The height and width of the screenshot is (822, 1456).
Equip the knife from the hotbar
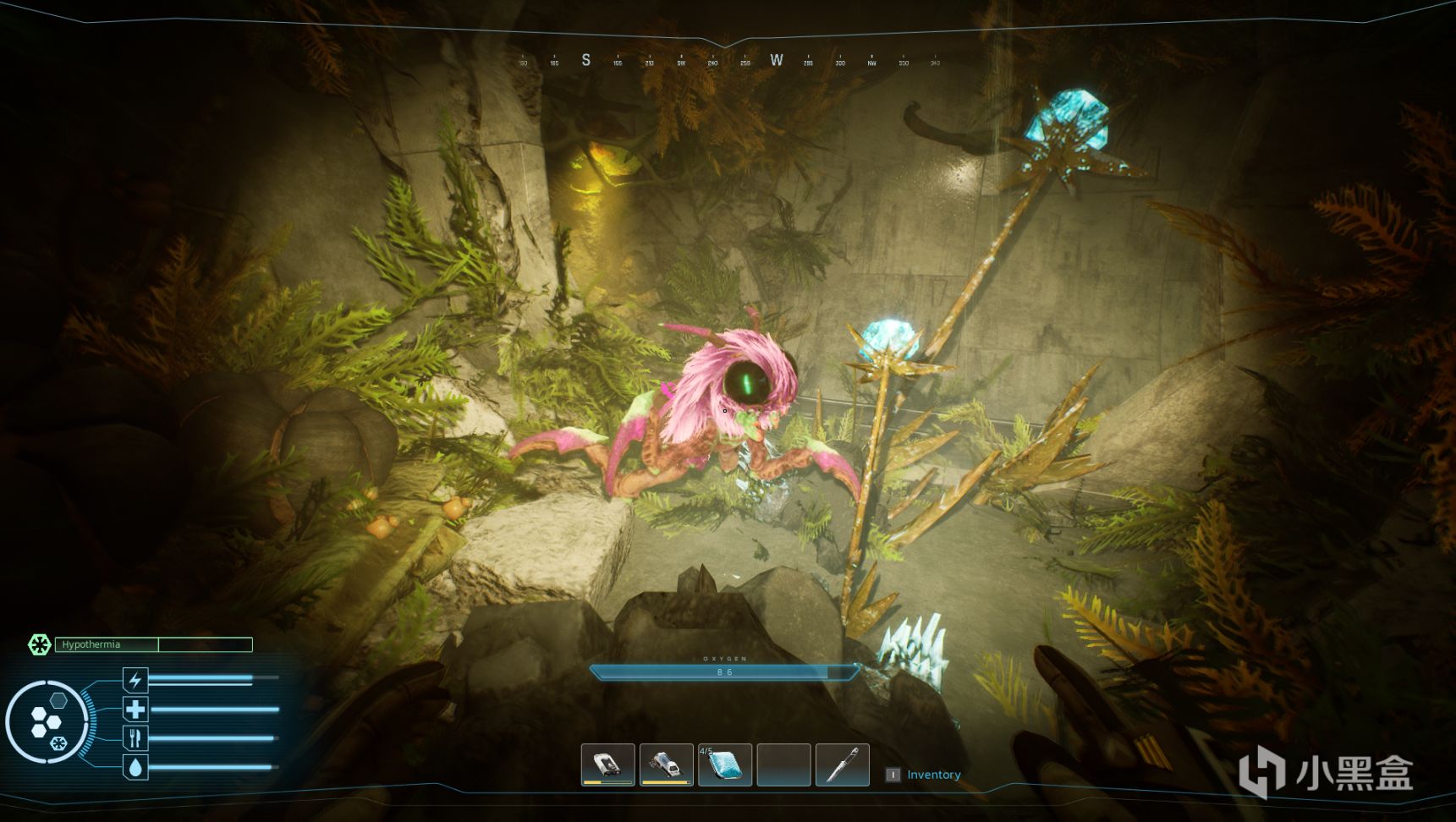click(x=843, y=764)
